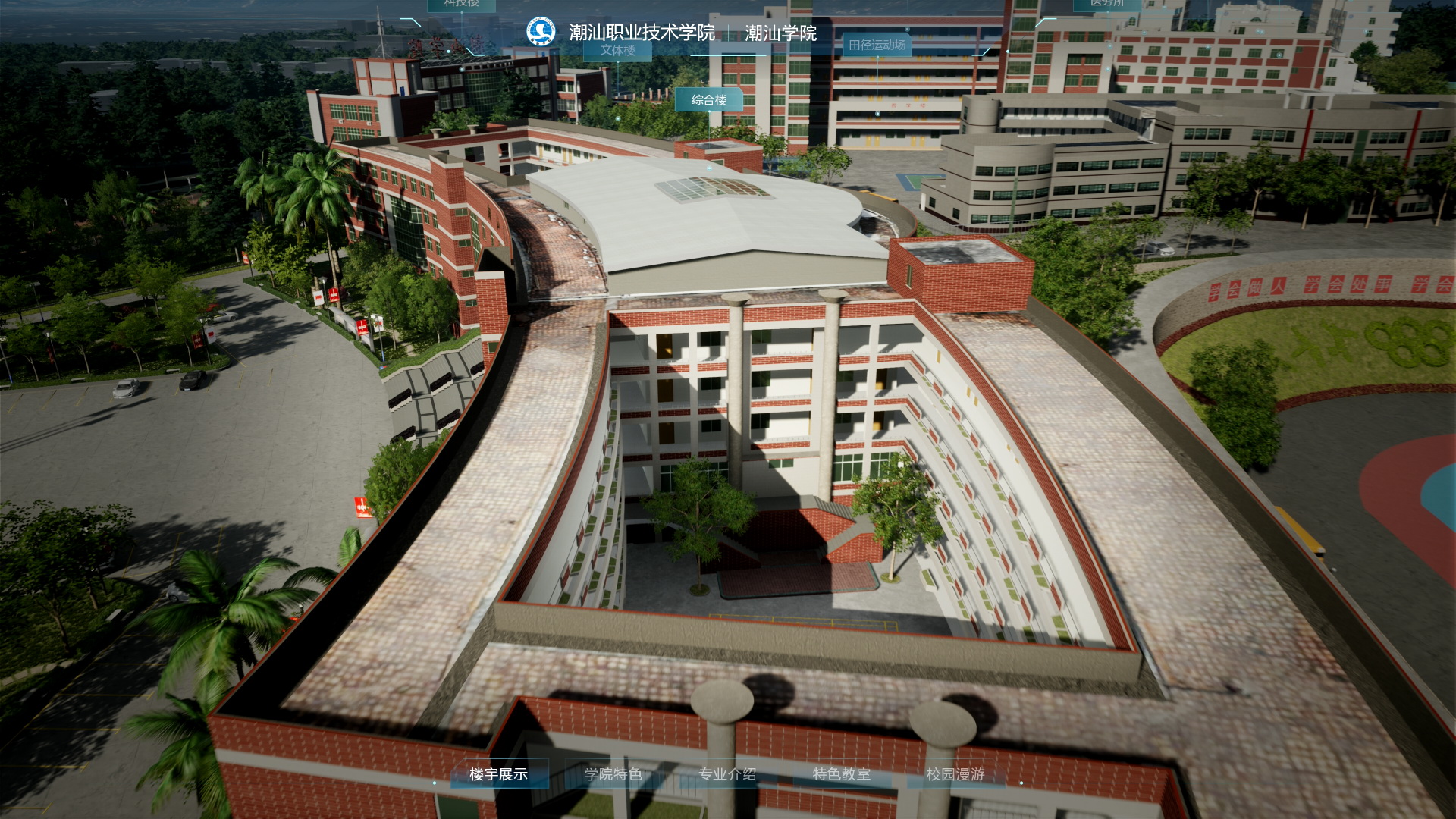This screenshot has width=1456, height=819.
Task: Select the 医务所 location marker
Action: [1106, 4]
